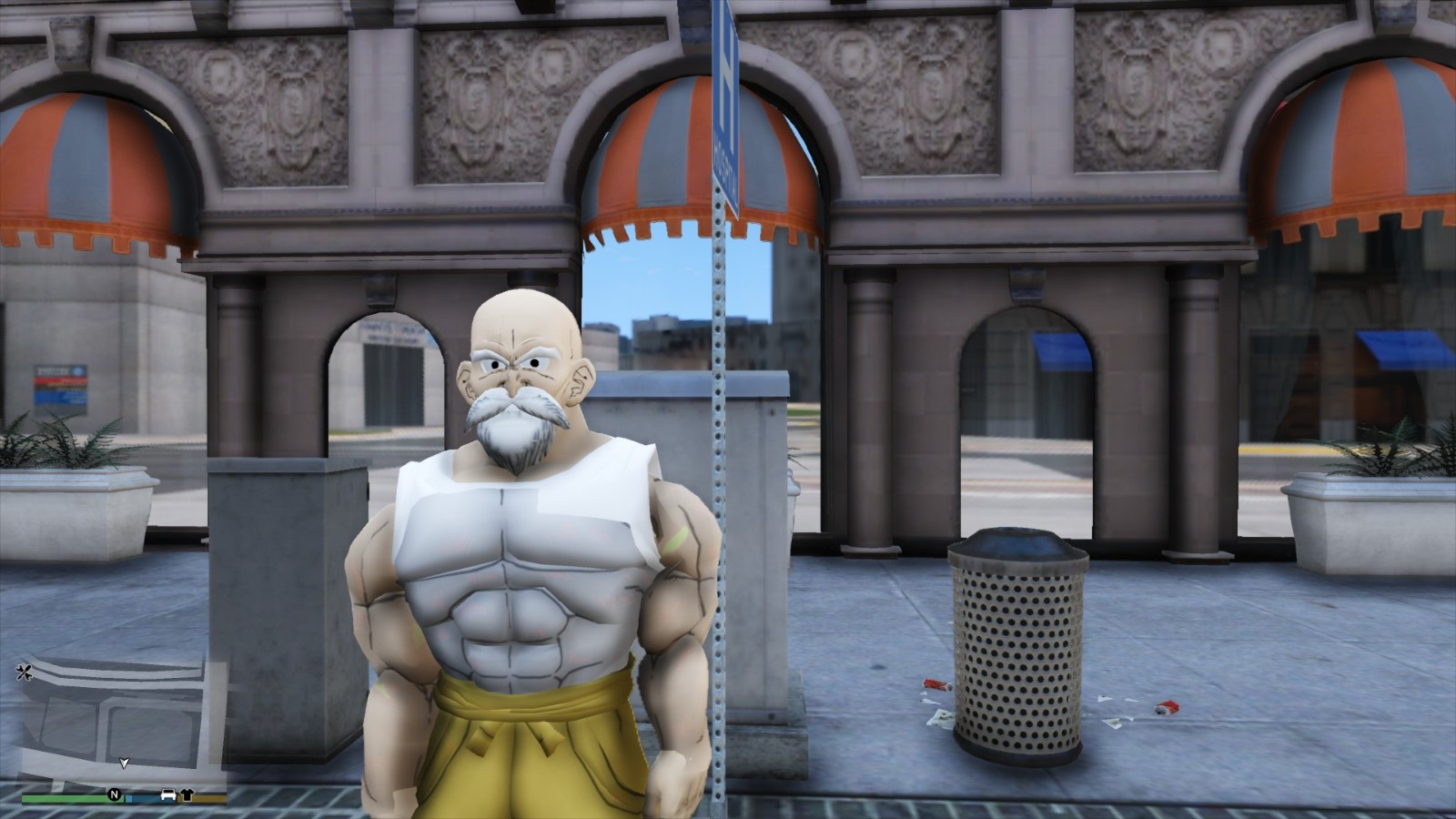1456x819 pixels.
Task: Click the red sign panel on the left building
Action: (x=62, y=382)
